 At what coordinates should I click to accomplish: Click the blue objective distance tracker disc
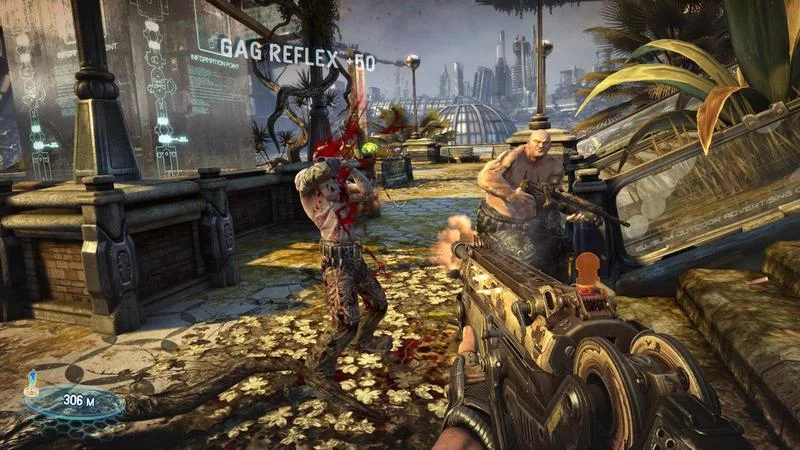[x=73, y=403]
